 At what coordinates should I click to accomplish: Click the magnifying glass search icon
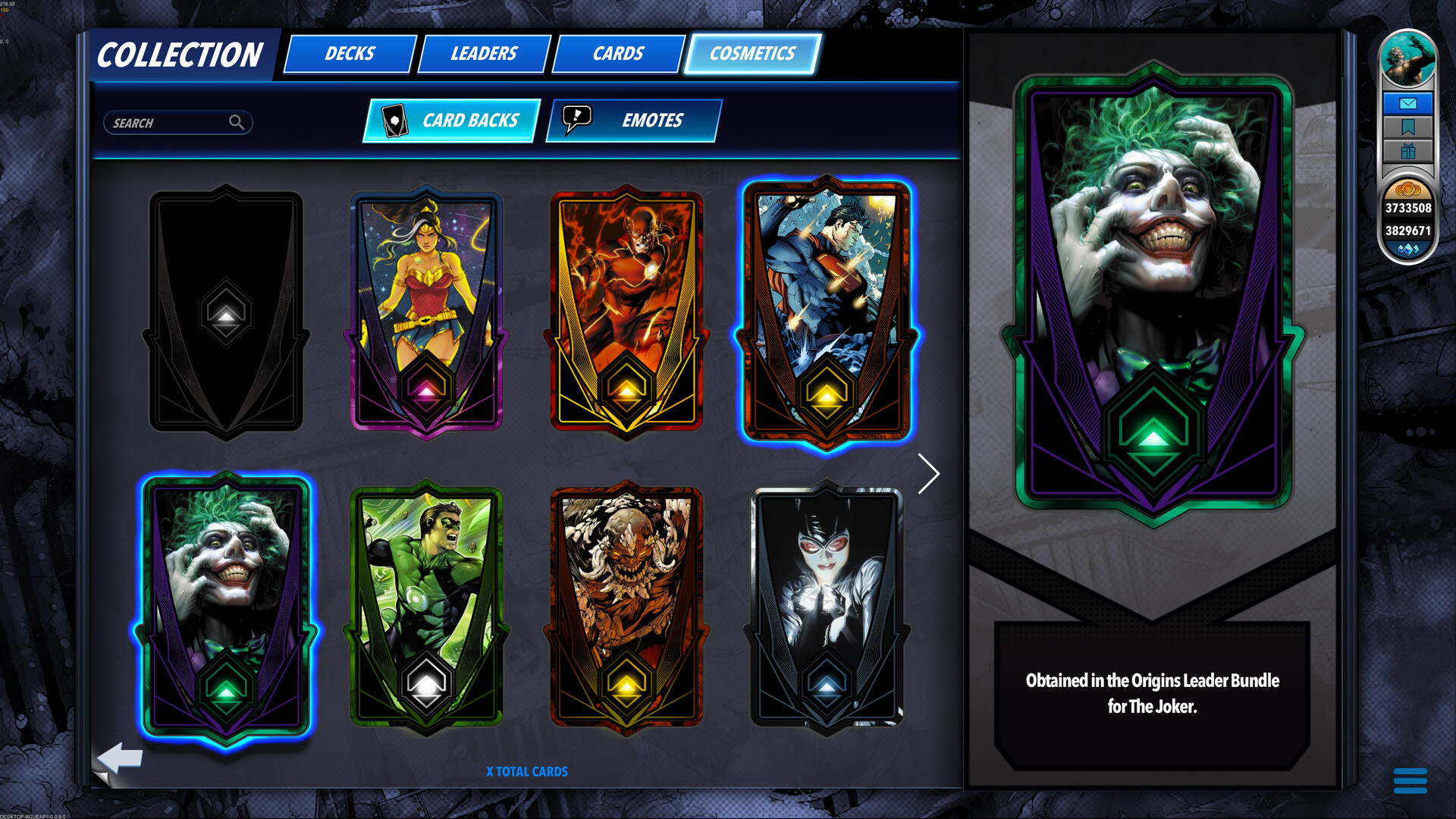pos(238,122)
